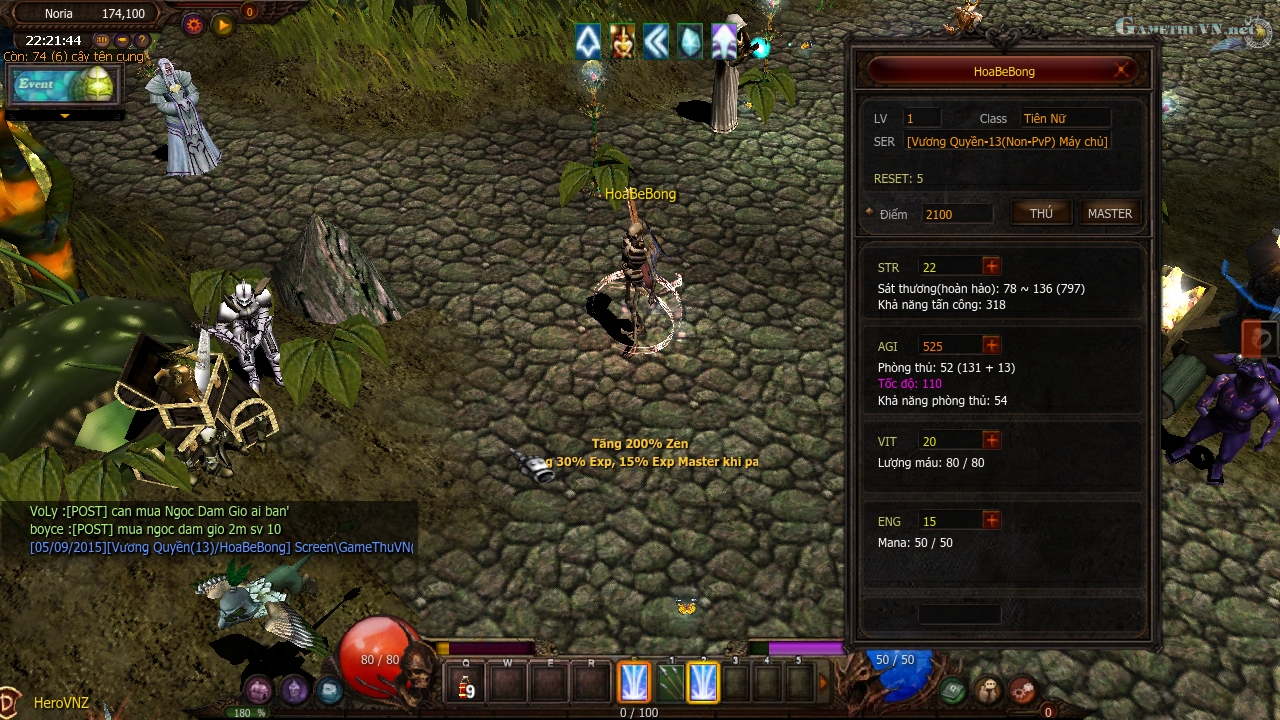Increase STR with its plus button
The width and height of the screenshot is (1280, 720).
[990, 266]
